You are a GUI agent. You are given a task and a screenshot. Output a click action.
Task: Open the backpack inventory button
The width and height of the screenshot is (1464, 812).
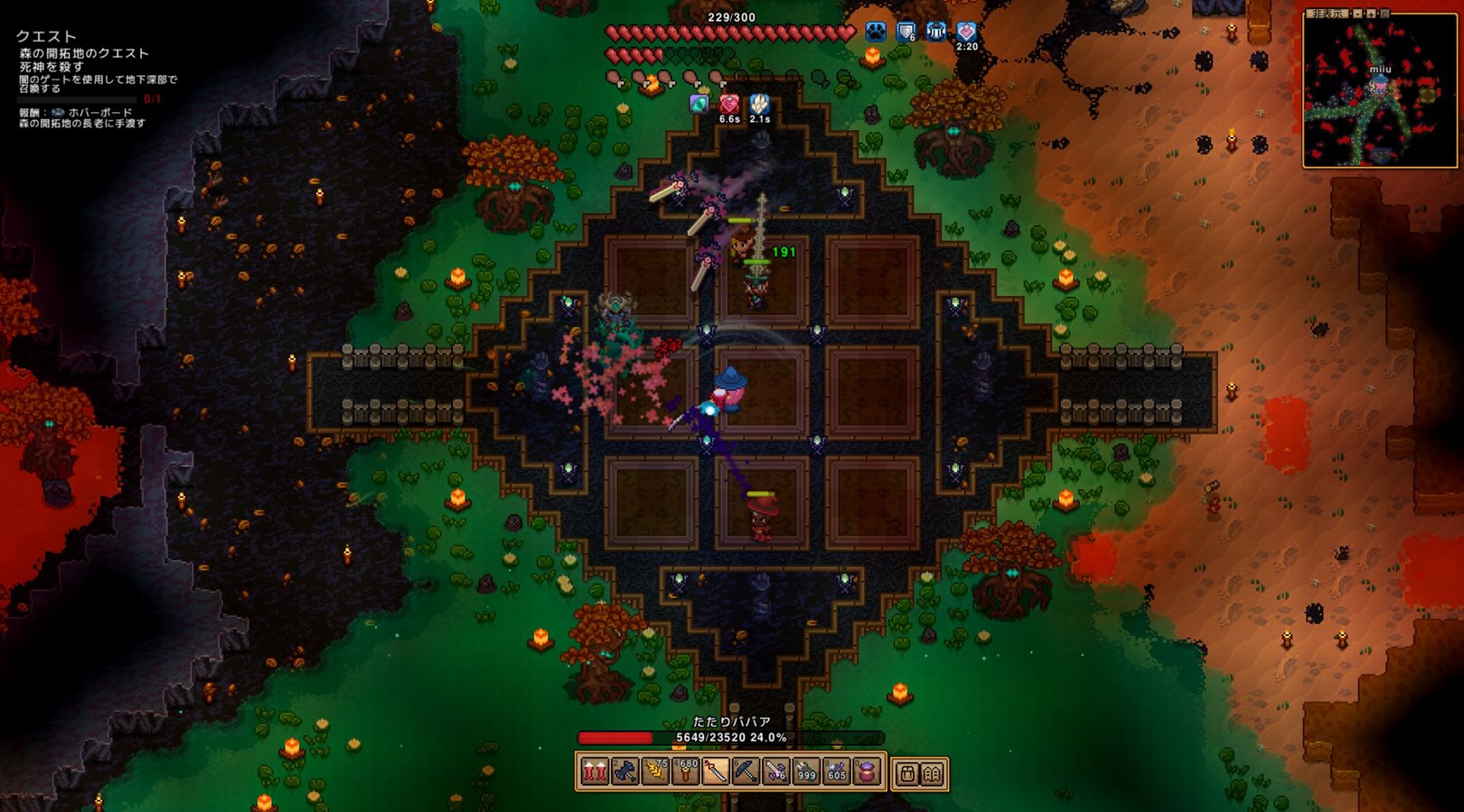906,774
